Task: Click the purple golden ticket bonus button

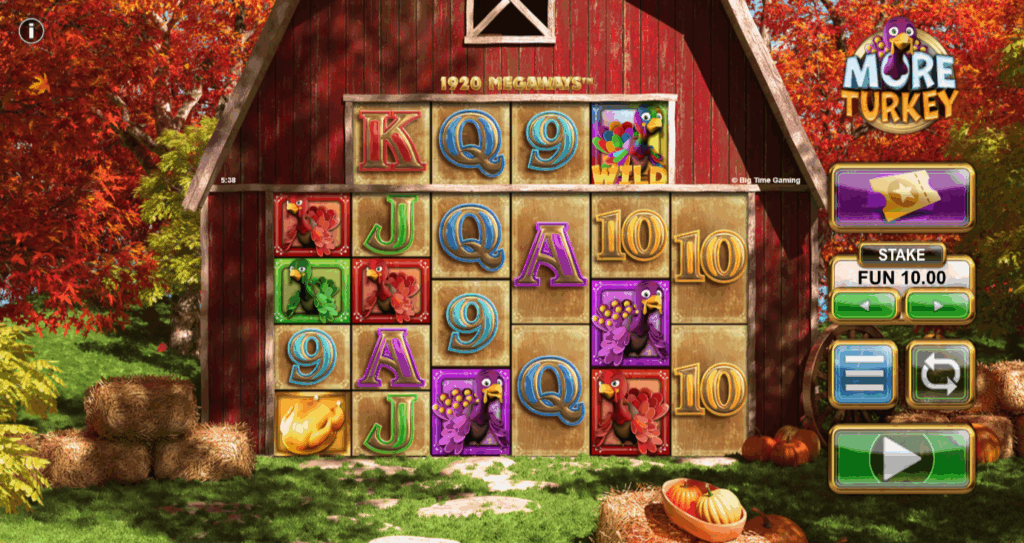Action: pyautogui.click(x=901, y=198)
